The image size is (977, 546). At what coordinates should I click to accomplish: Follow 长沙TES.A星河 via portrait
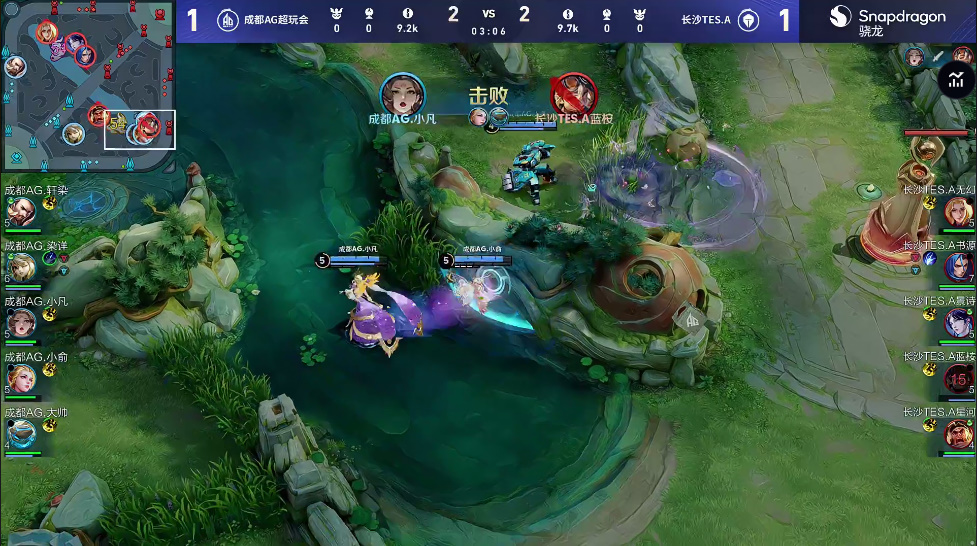[x=957, y=434]
